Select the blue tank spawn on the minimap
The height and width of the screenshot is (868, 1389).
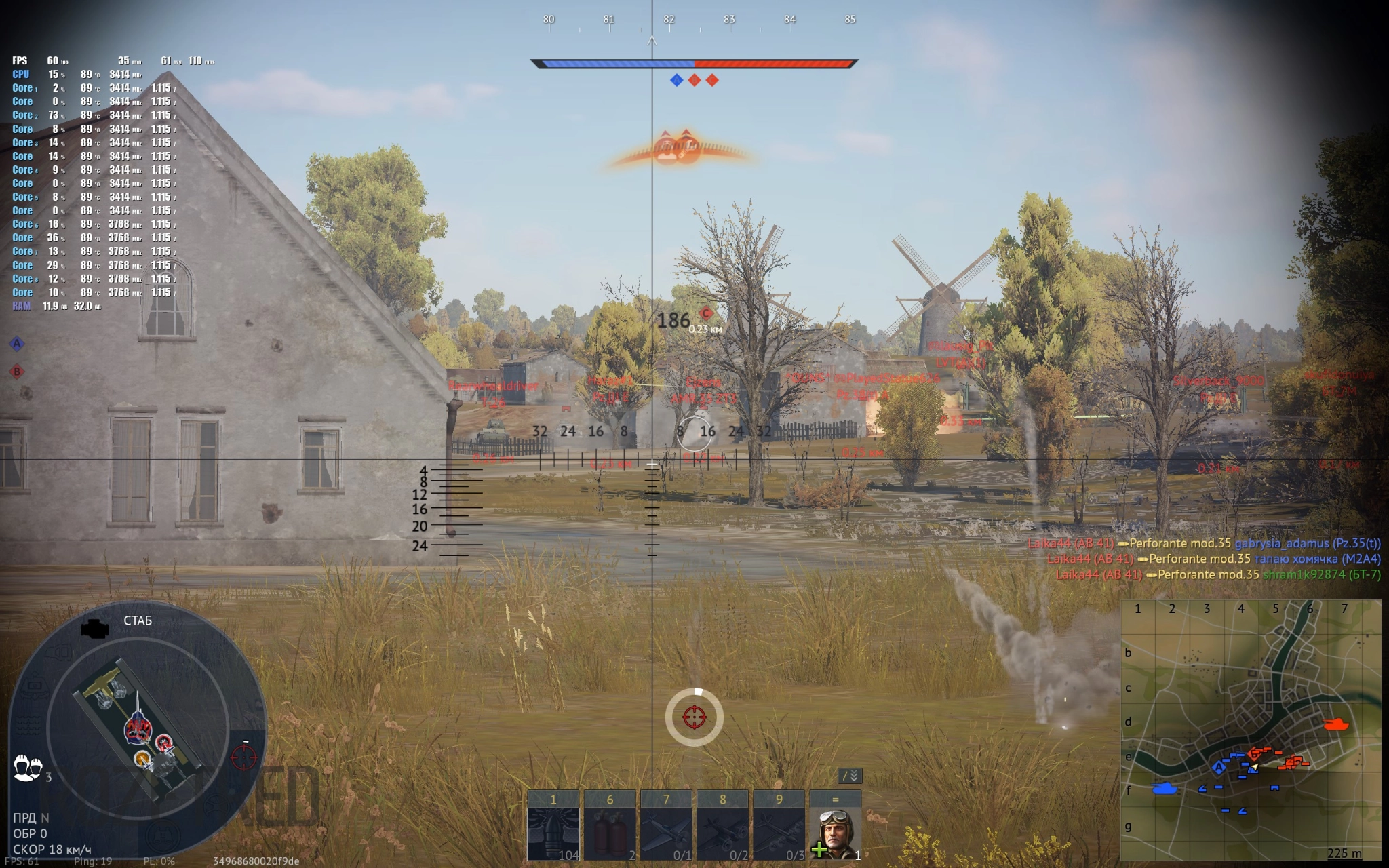tap(1165, 788)
